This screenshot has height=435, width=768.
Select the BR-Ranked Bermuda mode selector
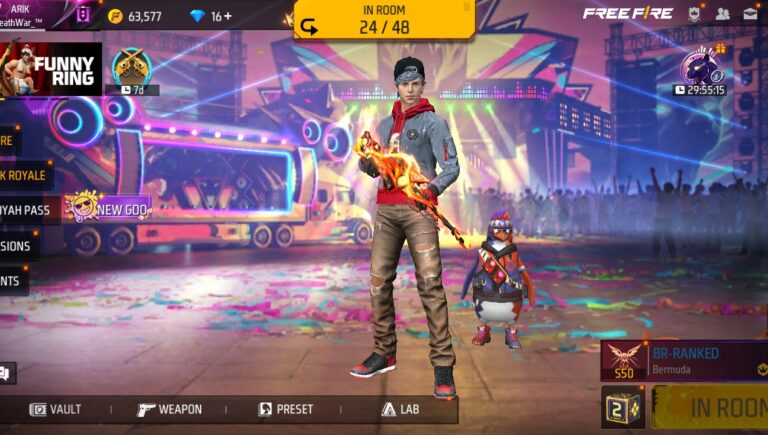tap(684, 360)
